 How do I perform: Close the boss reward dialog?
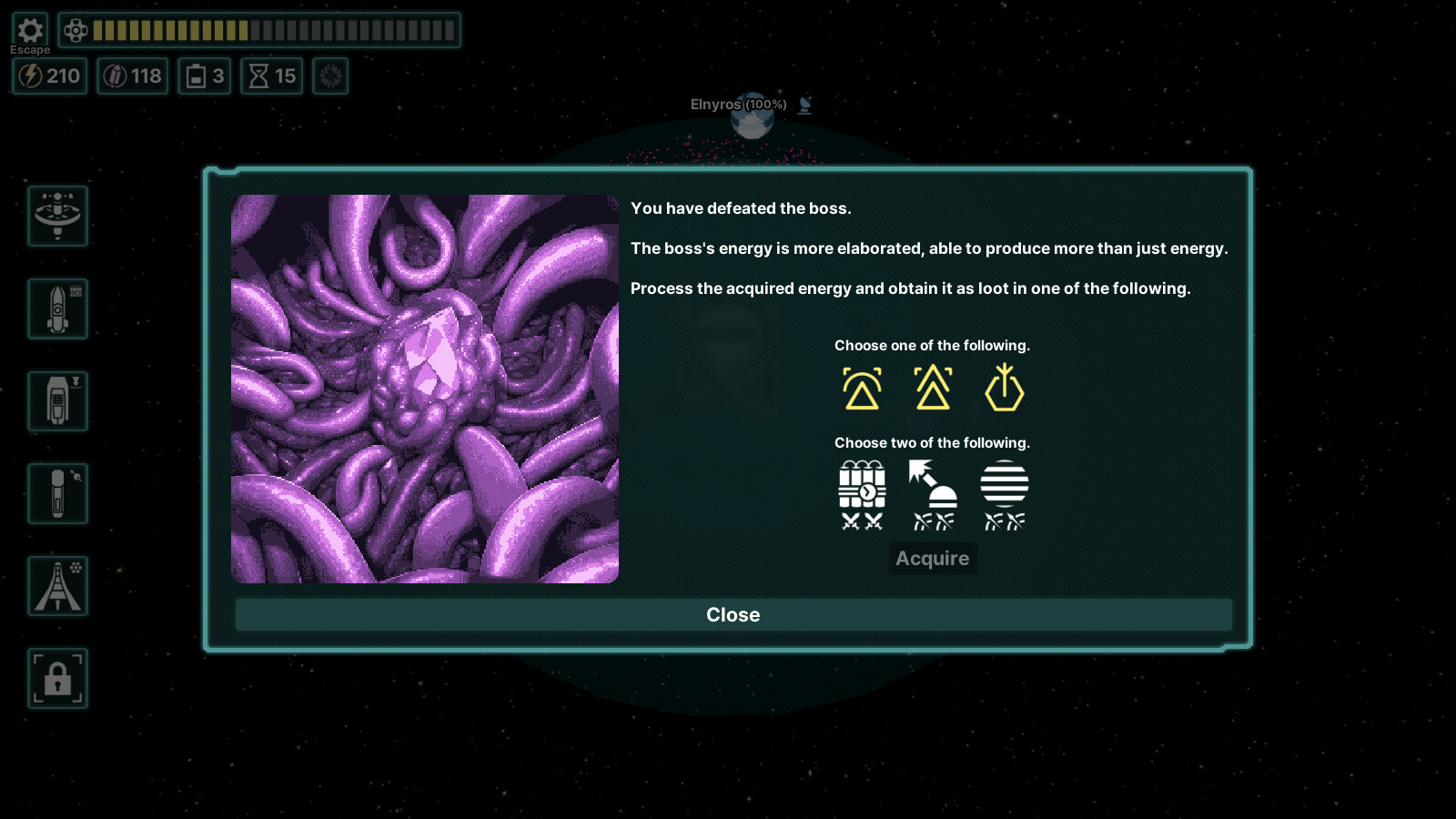tap(733, 615)
